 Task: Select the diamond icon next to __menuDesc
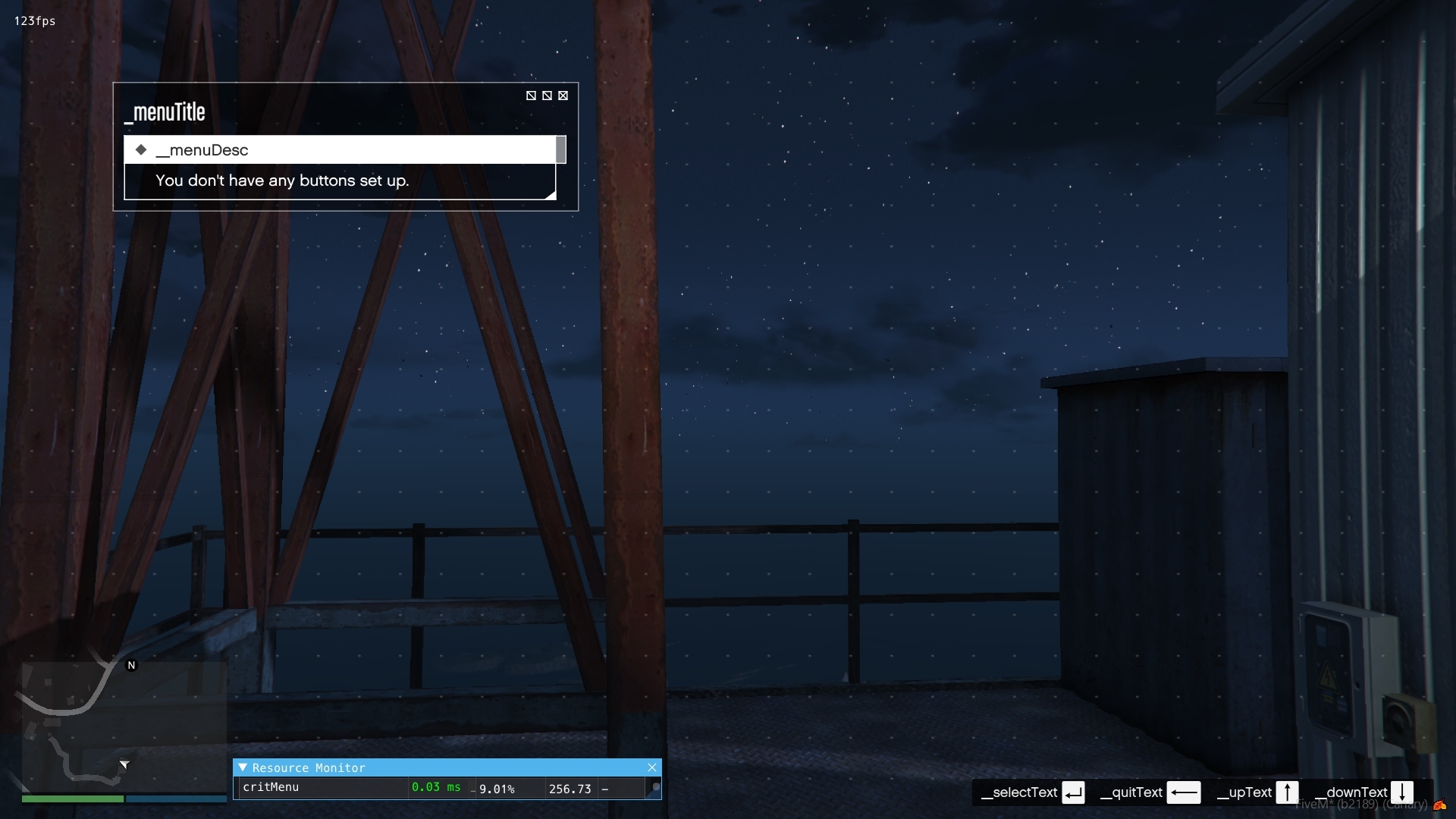tap(141, 149)
